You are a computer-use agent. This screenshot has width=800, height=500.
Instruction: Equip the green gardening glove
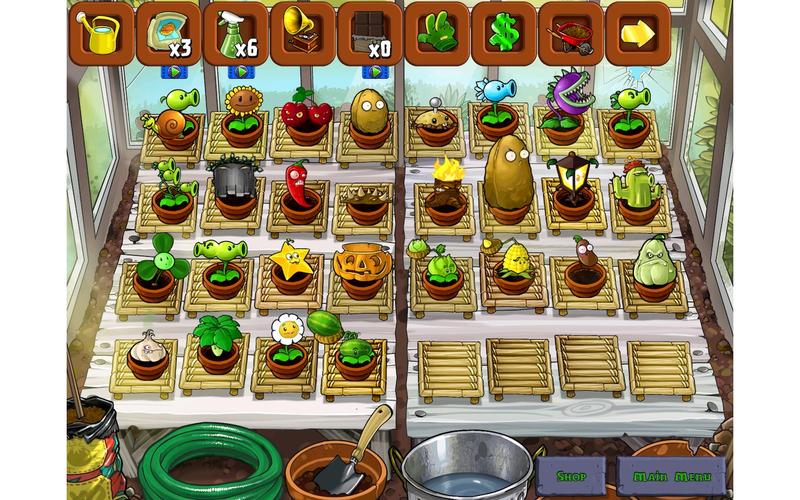436,33
